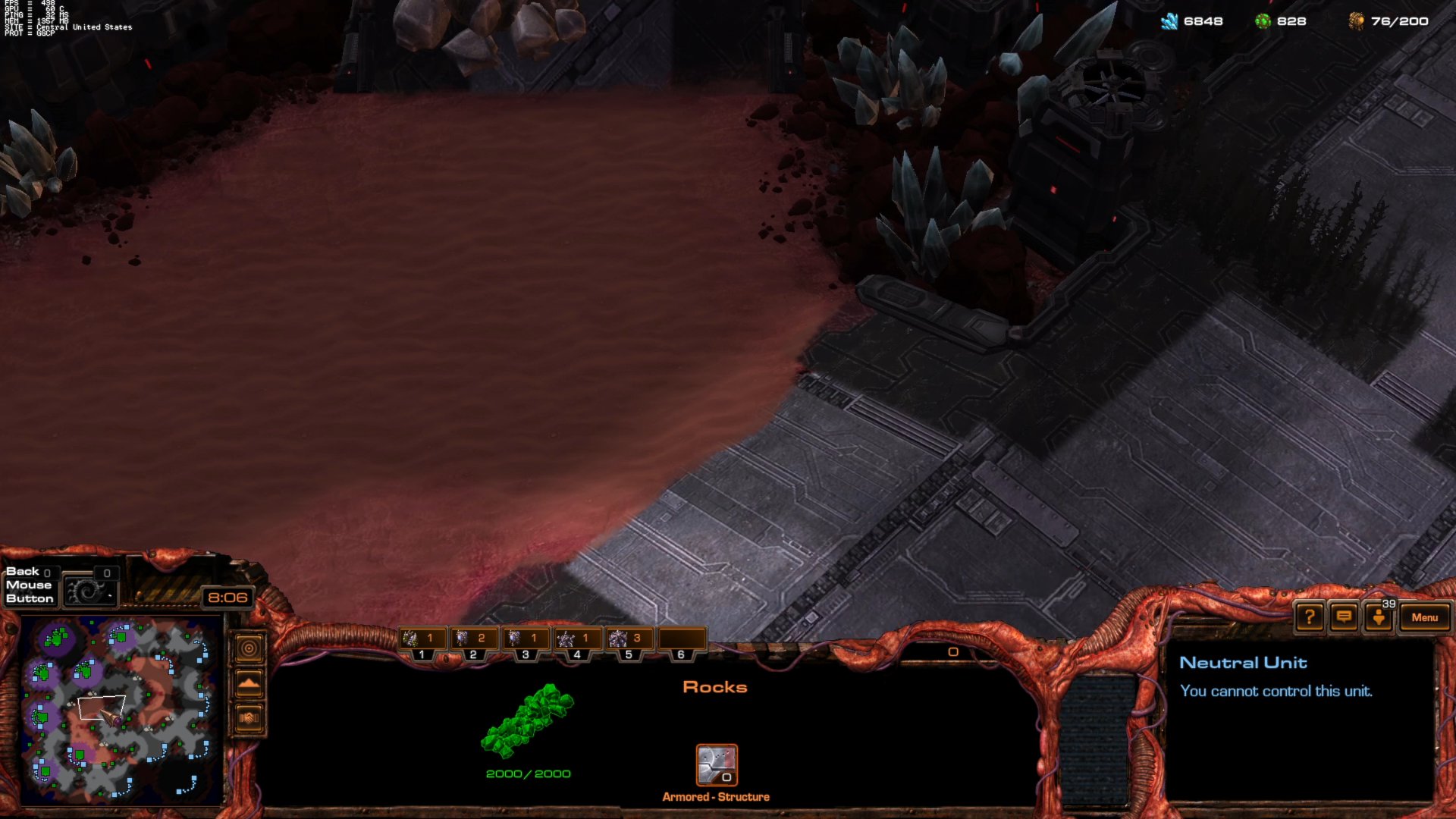Image resolution: width=1456 pixels, height=819 pixels.
Task: Click the vespene gas icon showing 828
Action: click(1263, 21)
